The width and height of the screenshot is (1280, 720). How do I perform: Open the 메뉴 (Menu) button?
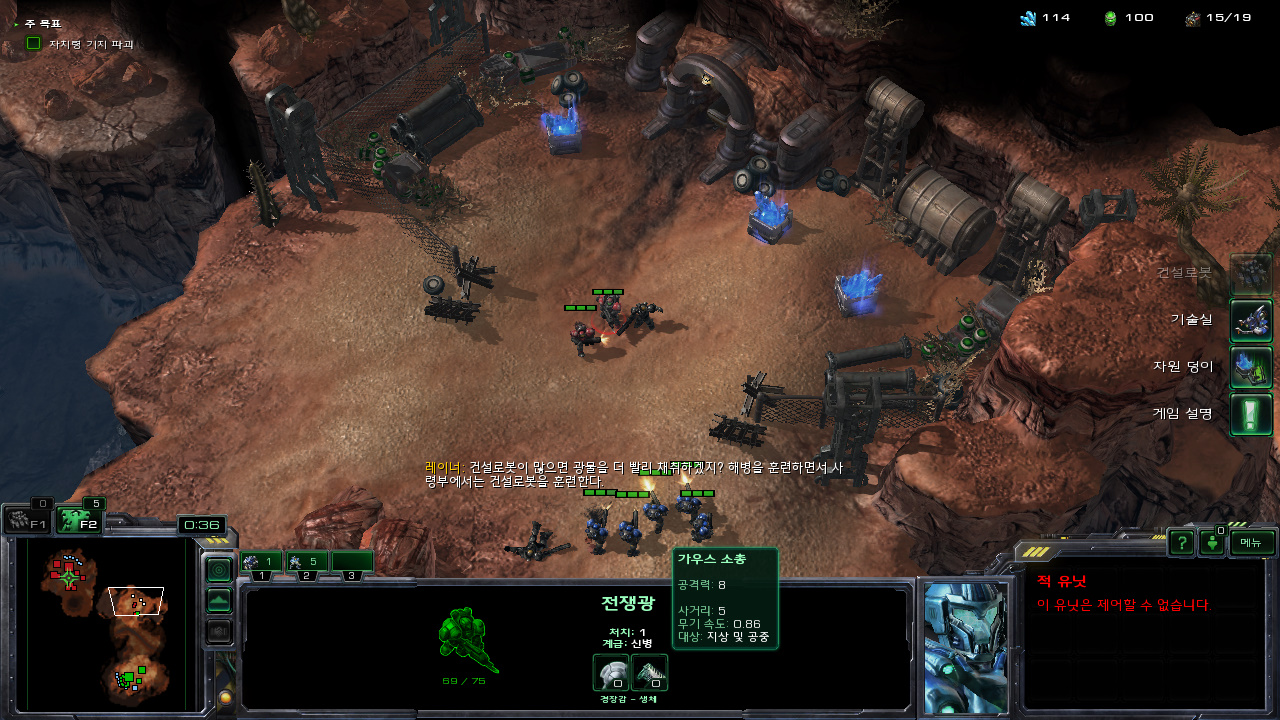1252,542
